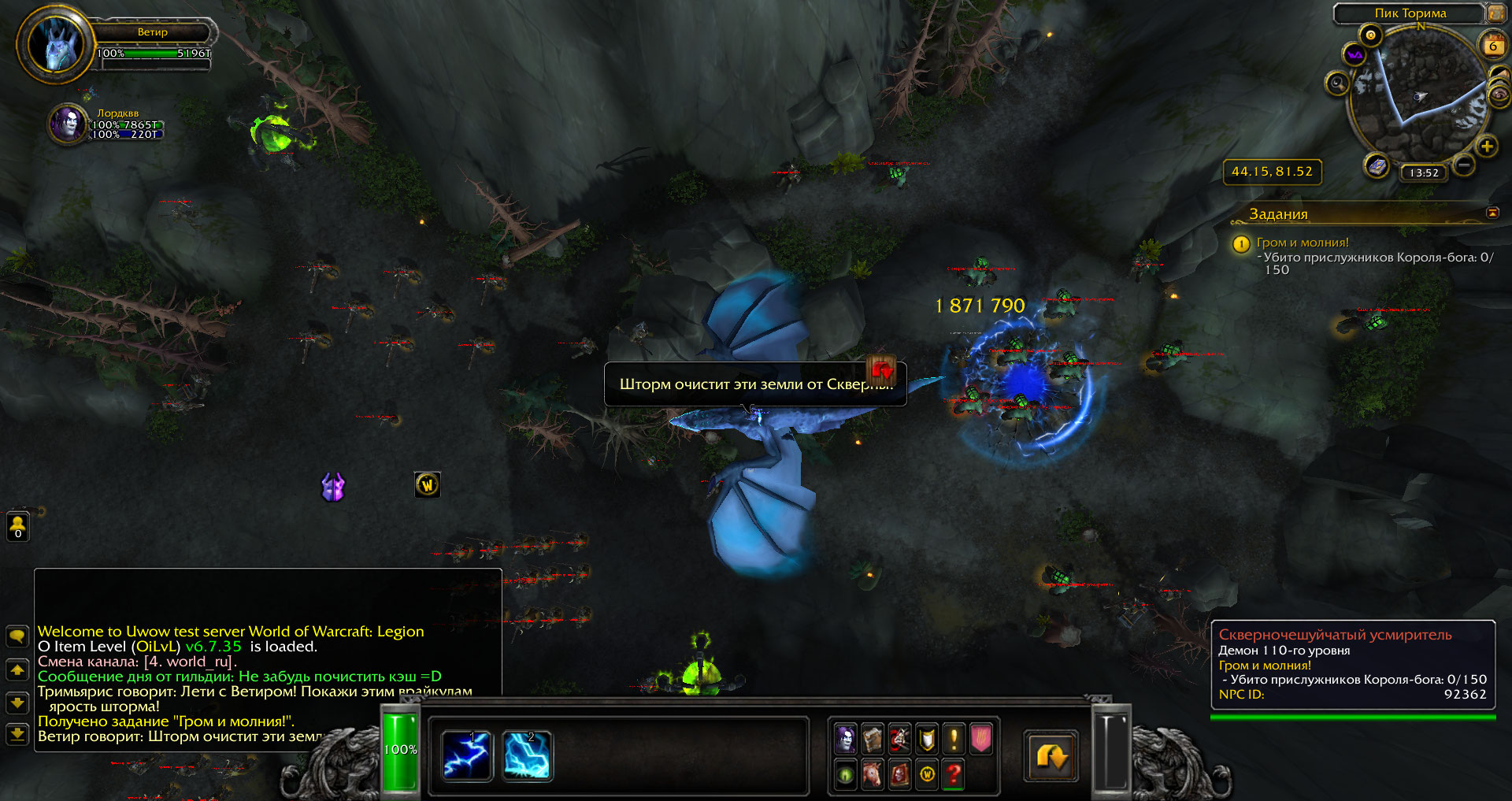
Task: Zoom in the minimap with plus button
Action: click(x=1487, y=146)
